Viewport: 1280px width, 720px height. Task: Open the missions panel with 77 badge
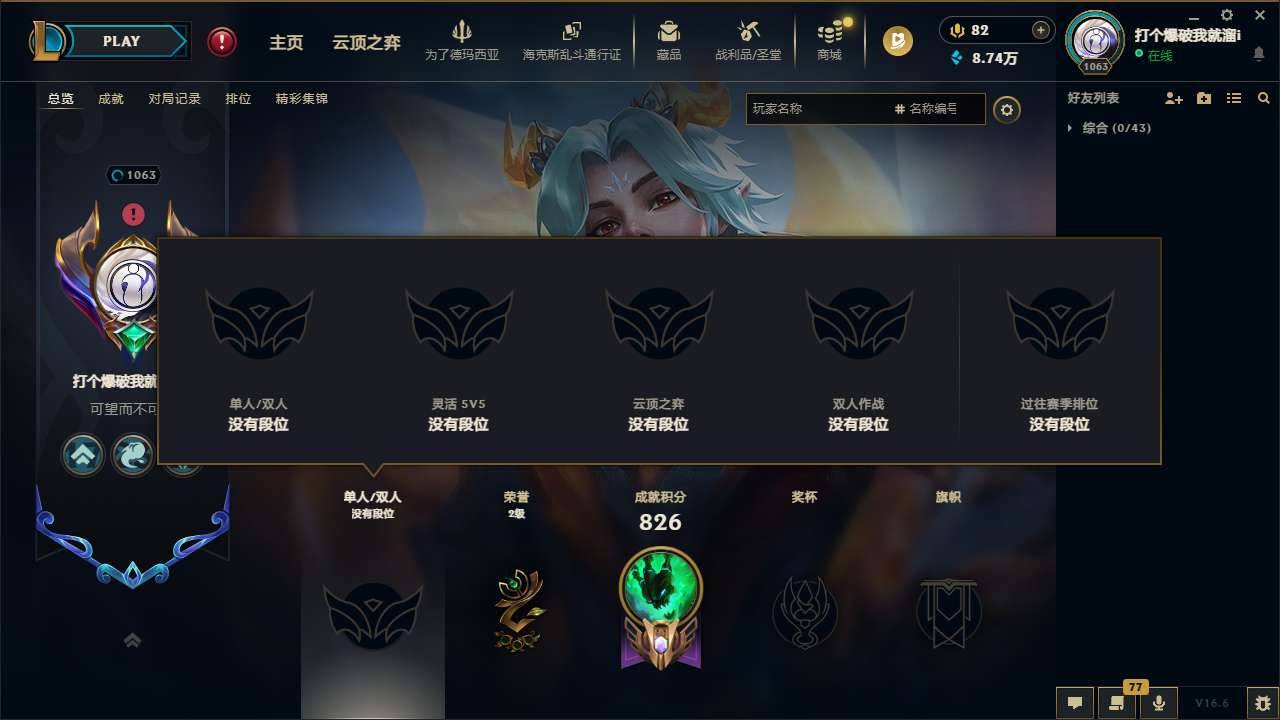point(1117,703)
